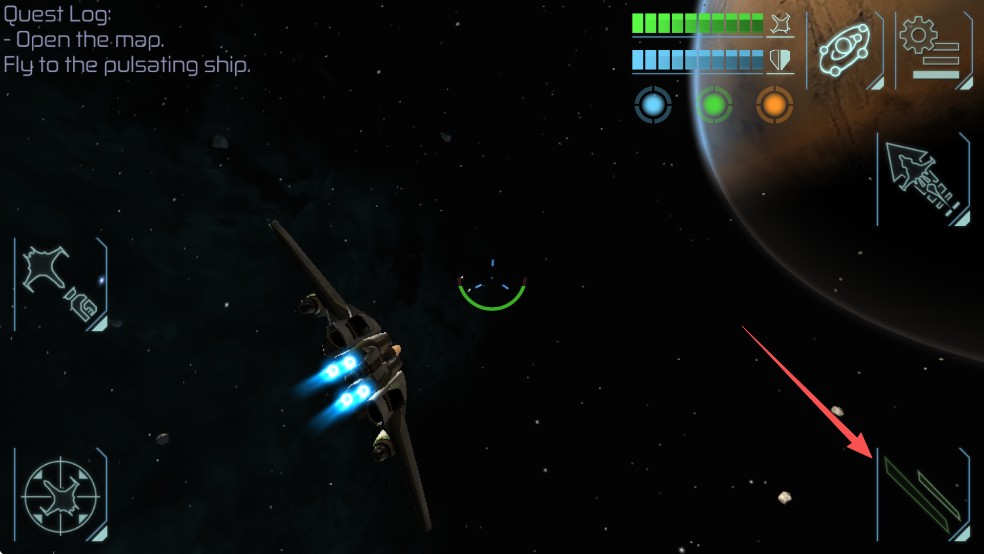The height and width of the screenshot is (554, 984).
Task: Tap the ship and turret icon button
Action: coord(61,285)
